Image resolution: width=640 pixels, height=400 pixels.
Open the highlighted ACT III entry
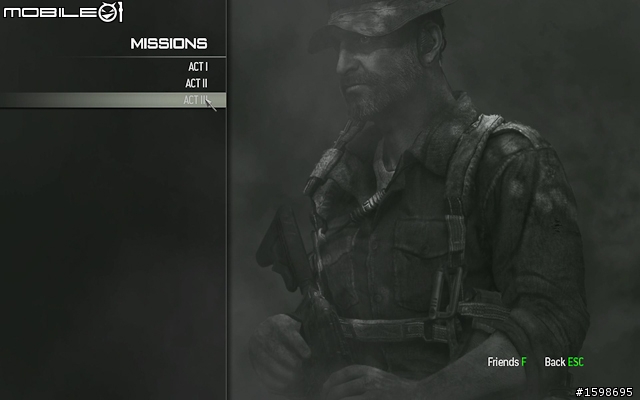[x=195, y=100]
